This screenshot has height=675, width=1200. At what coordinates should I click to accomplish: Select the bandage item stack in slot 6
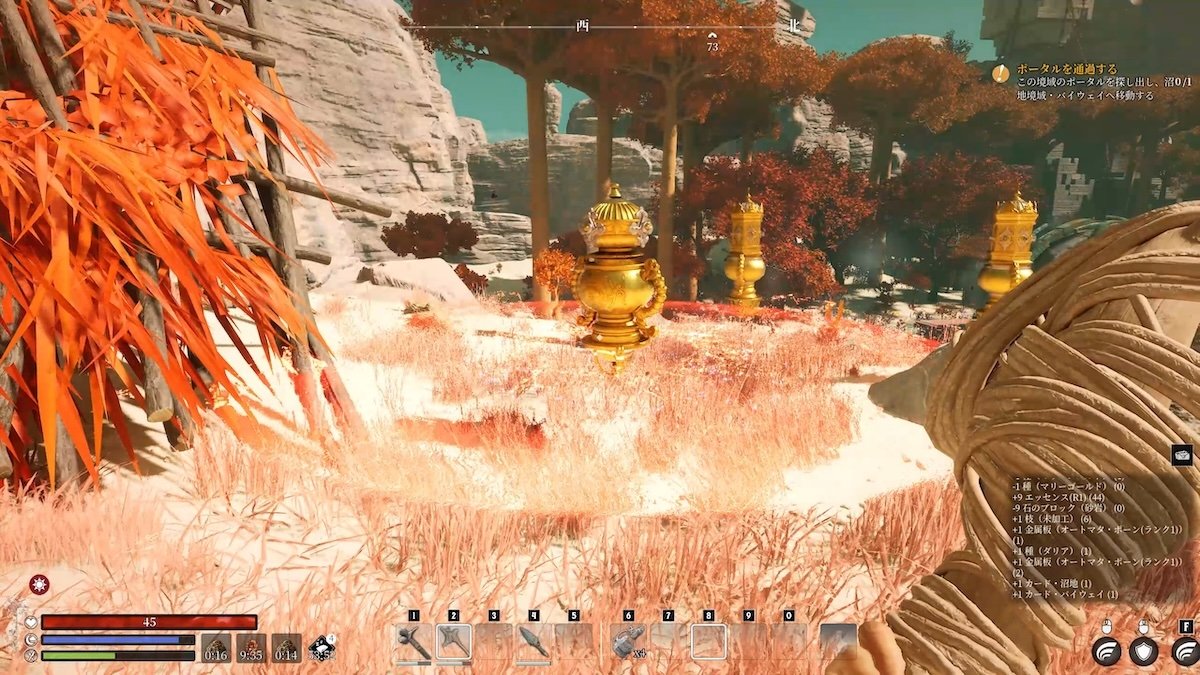coord(628,641)
